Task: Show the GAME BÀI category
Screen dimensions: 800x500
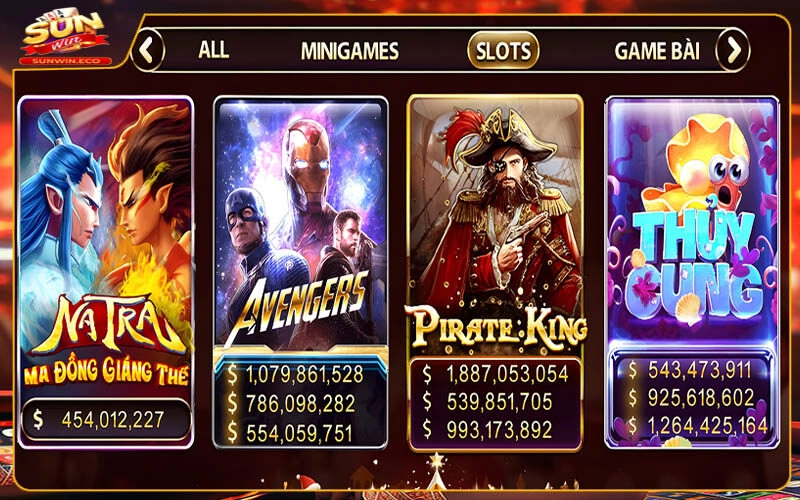Action: pos(656,50)
